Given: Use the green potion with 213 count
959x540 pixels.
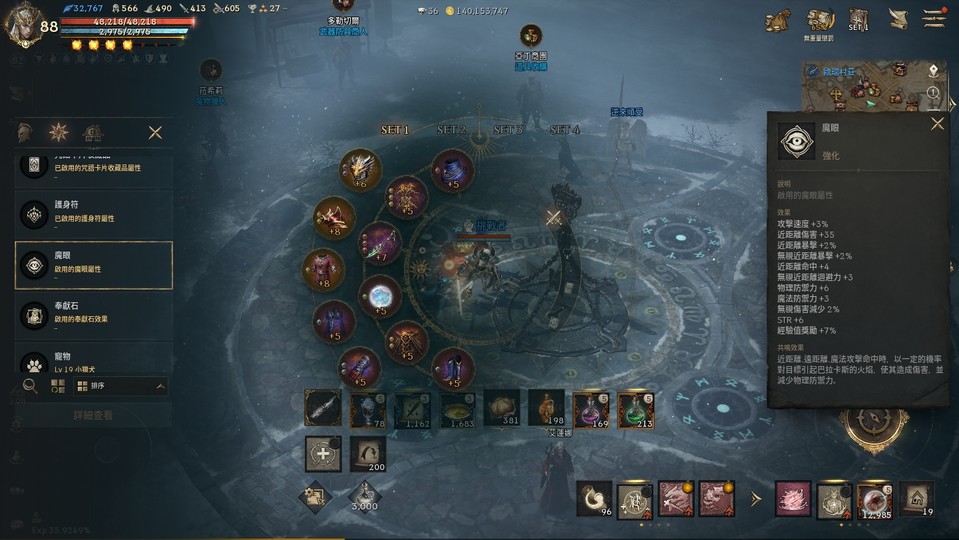Looking at the screenshot, I should point(636,409).
